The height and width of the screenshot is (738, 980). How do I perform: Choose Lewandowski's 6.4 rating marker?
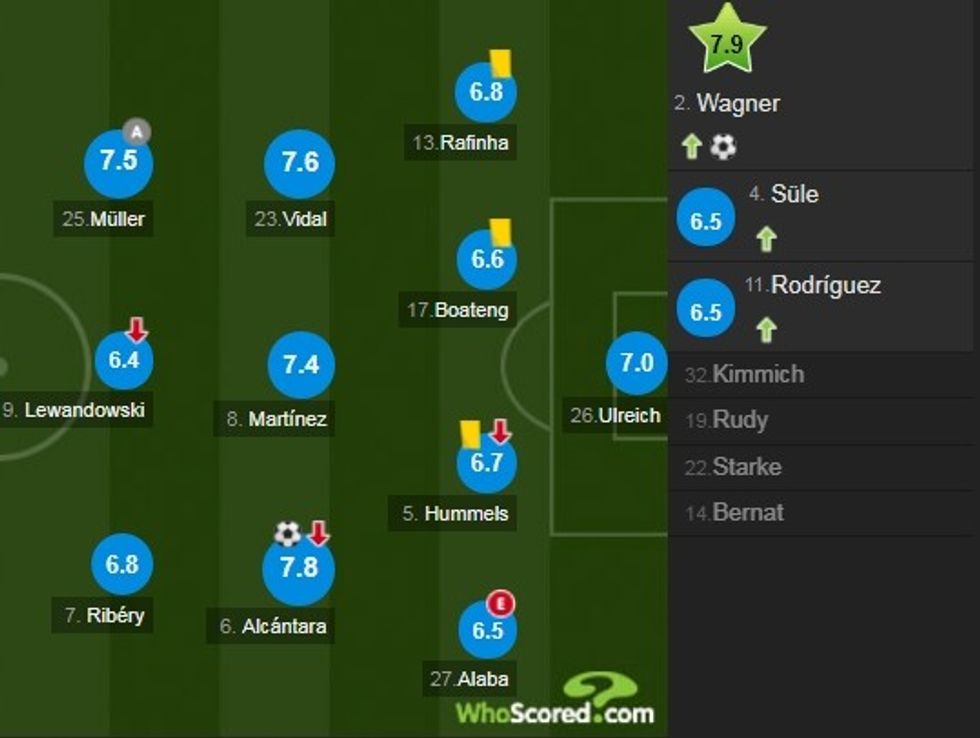pyautogui.click(x=124, y=360)
